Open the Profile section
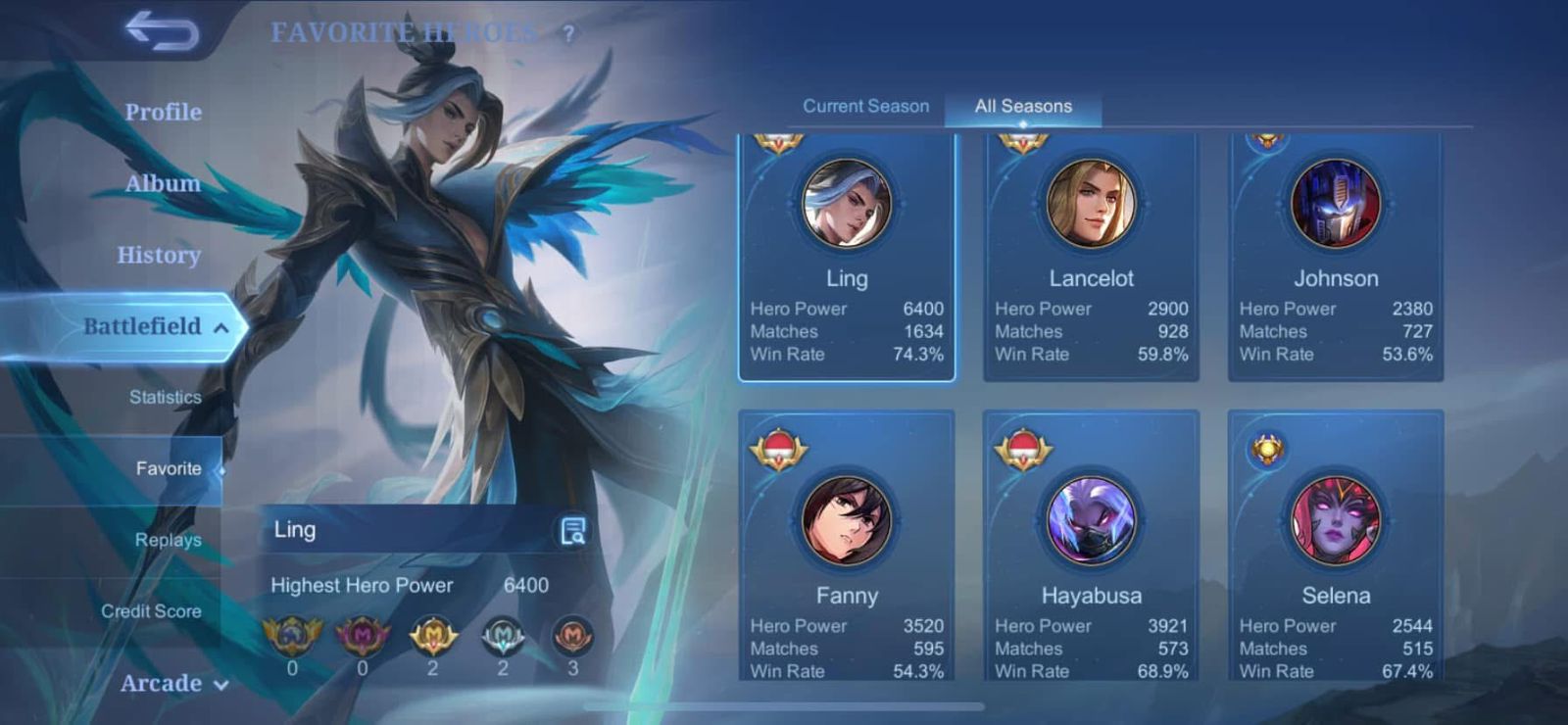1568x725 pixels. point(163,112)
